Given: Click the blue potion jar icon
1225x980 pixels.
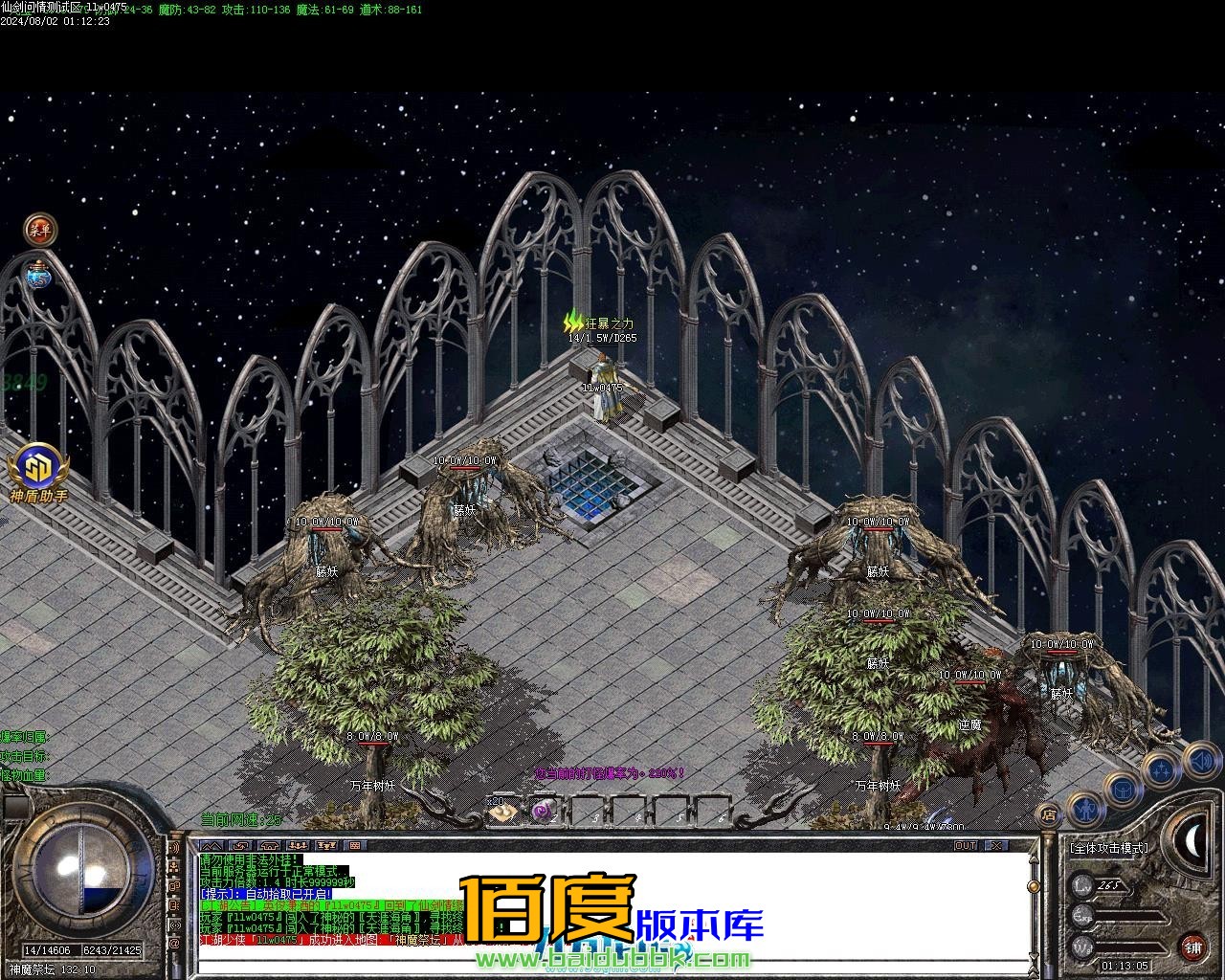Looking at the screenshot, I should (x=39, y=276).
